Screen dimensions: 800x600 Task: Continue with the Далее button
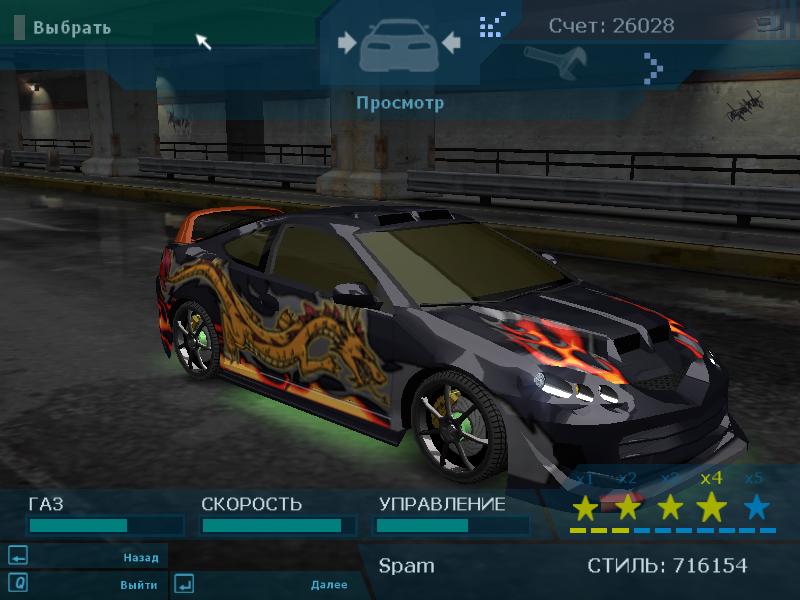pos(329,584)
